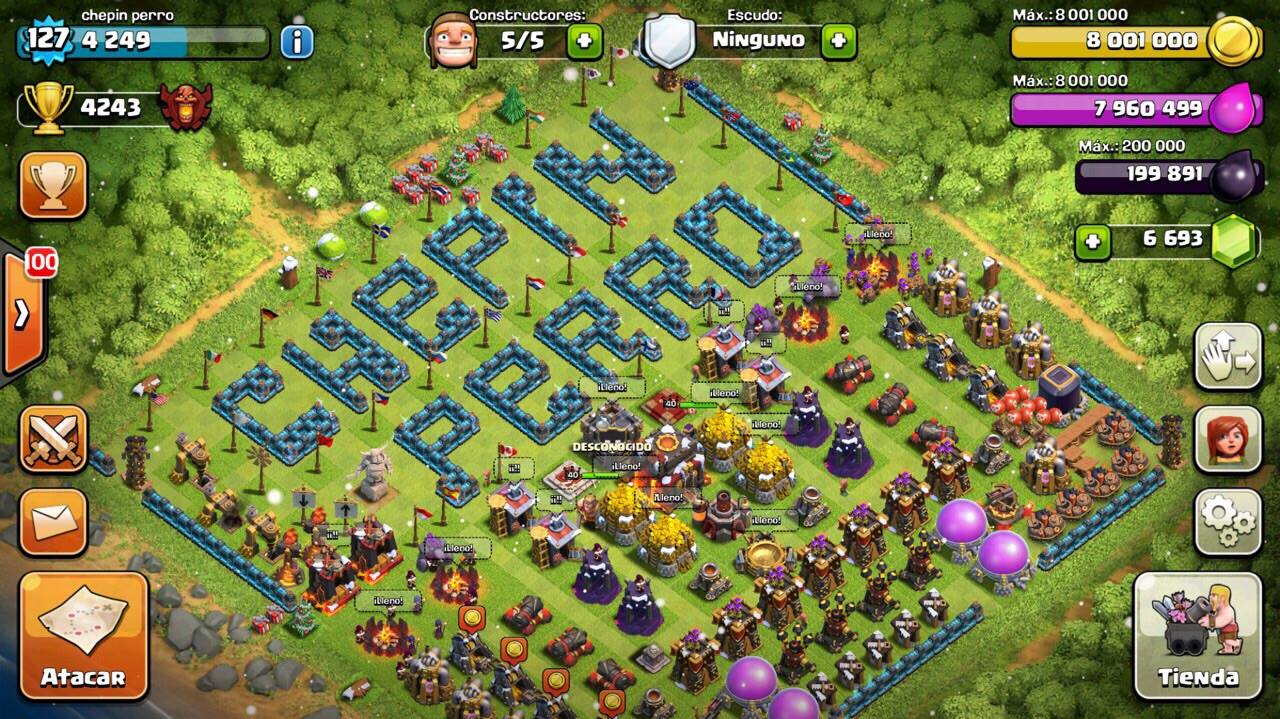This screenshot has width=1280, height=719.
Task: Add more builders with the green plus
Action: click(585, 41)
